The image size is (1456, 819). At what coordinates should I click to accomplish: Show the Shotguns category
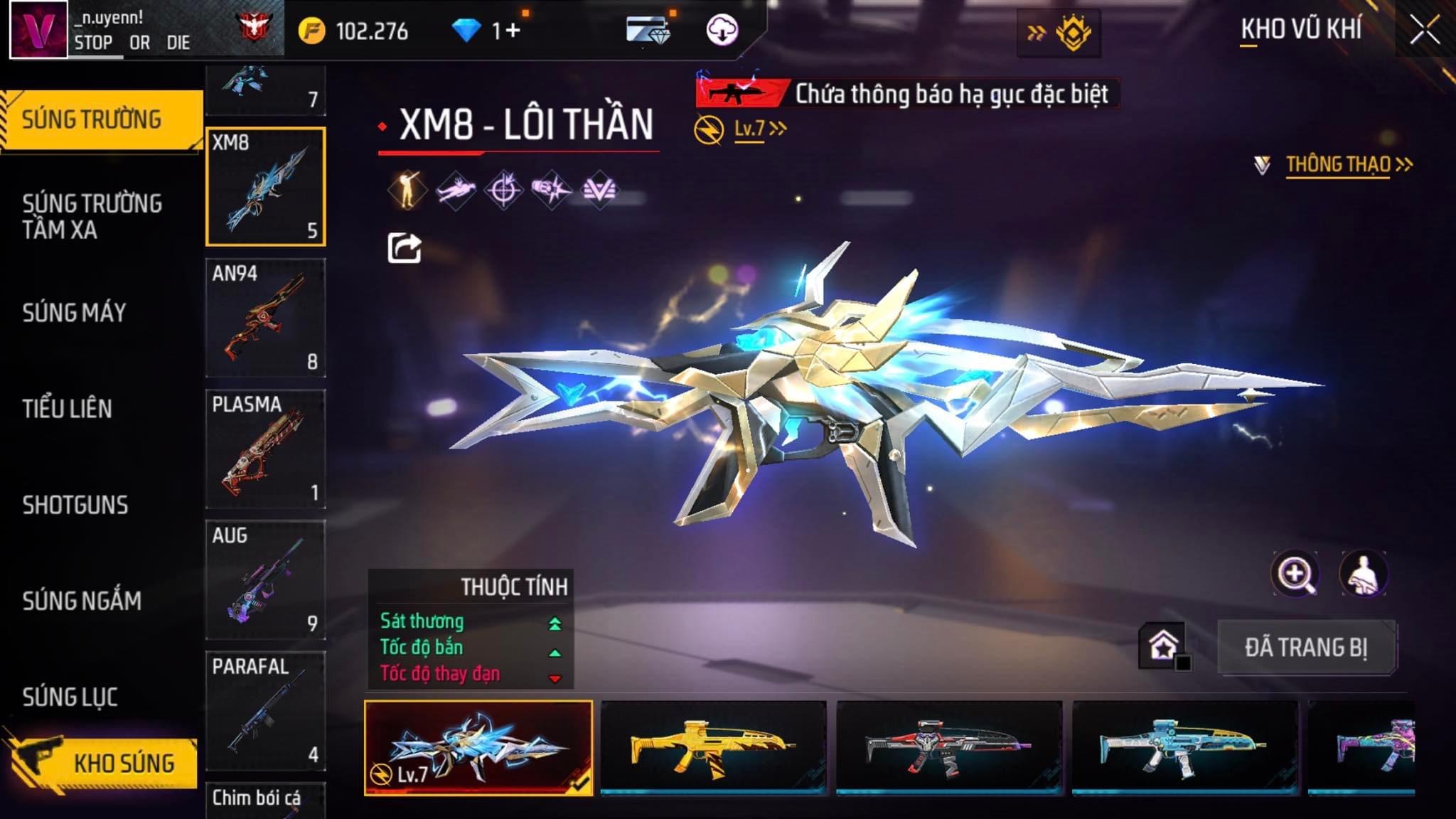[x=75, y=505]
